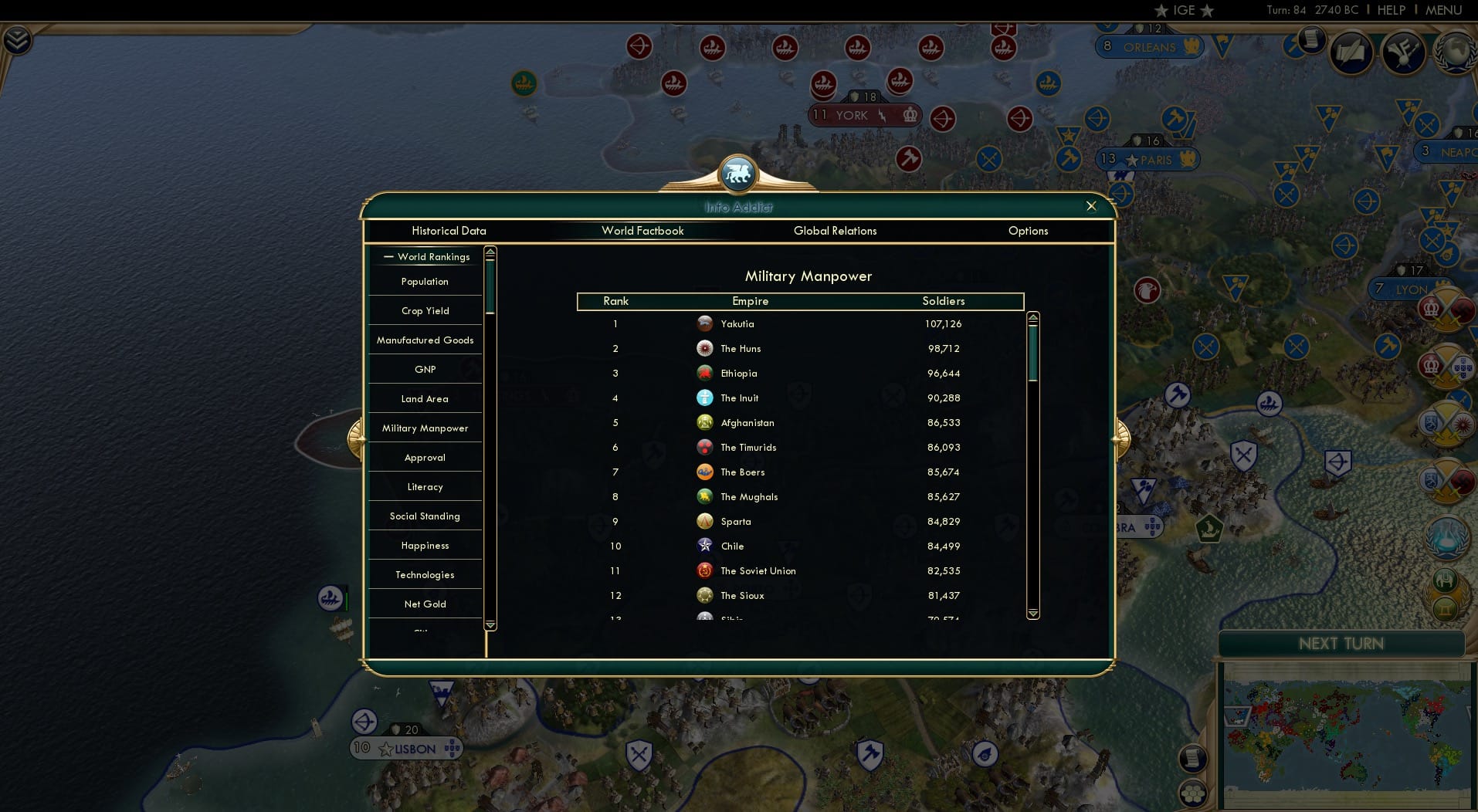Click the Soviet Union hammer-and-sickle emblem

point(705,570)
